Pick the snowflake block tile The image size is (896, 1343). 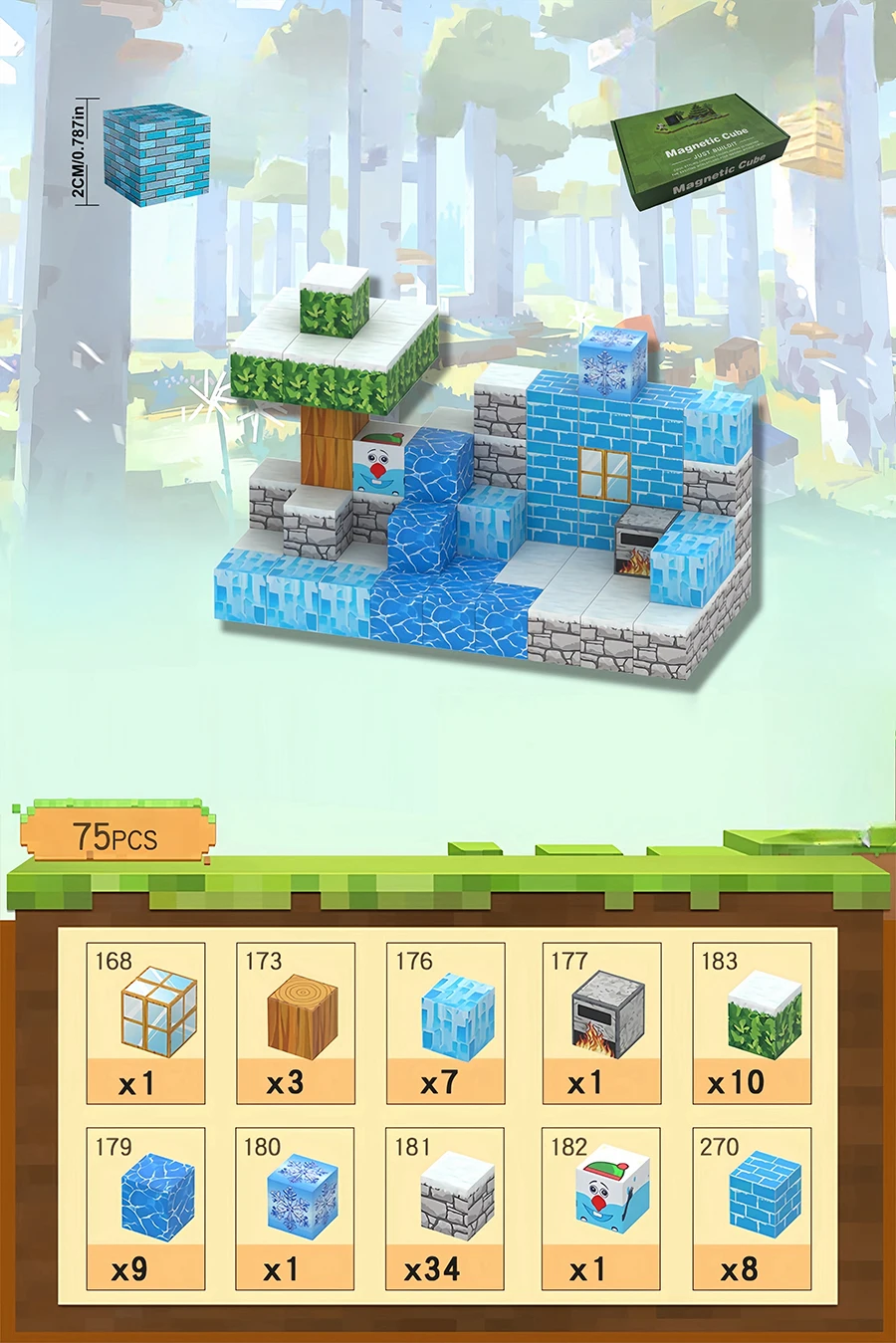(296, 1208)
